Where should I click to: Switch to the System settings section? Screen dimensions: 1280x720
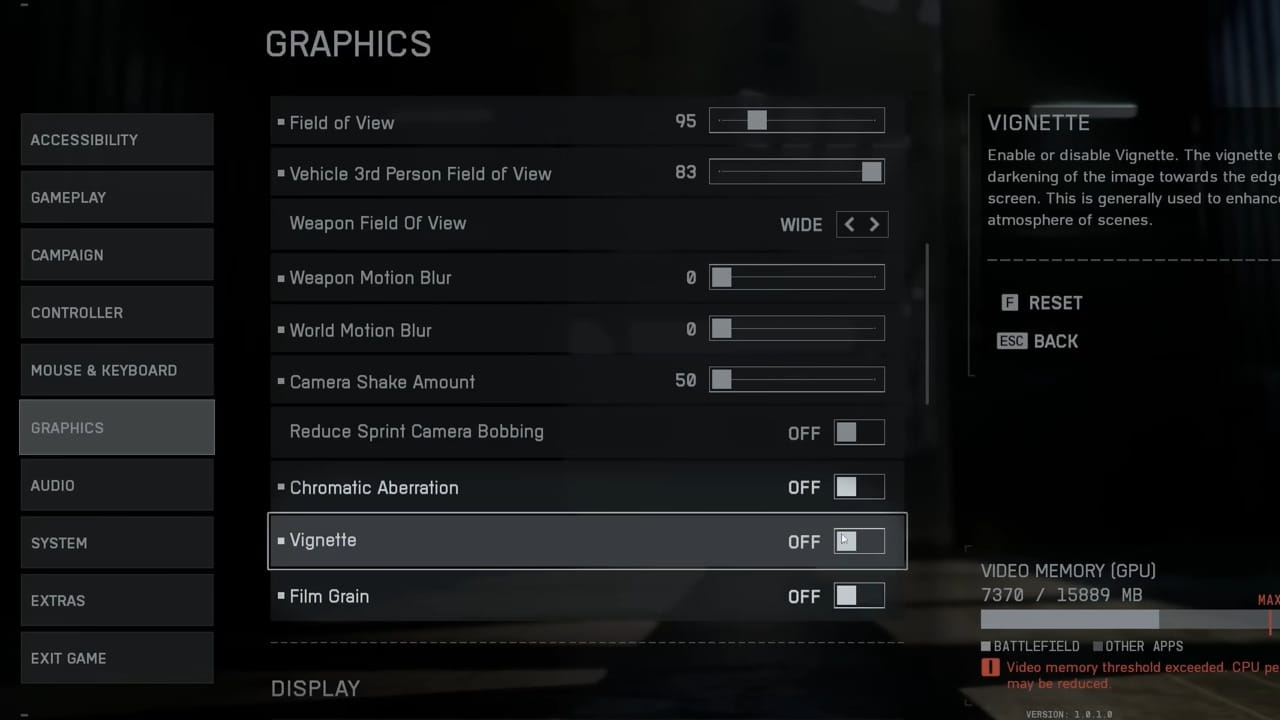point(116,543)
